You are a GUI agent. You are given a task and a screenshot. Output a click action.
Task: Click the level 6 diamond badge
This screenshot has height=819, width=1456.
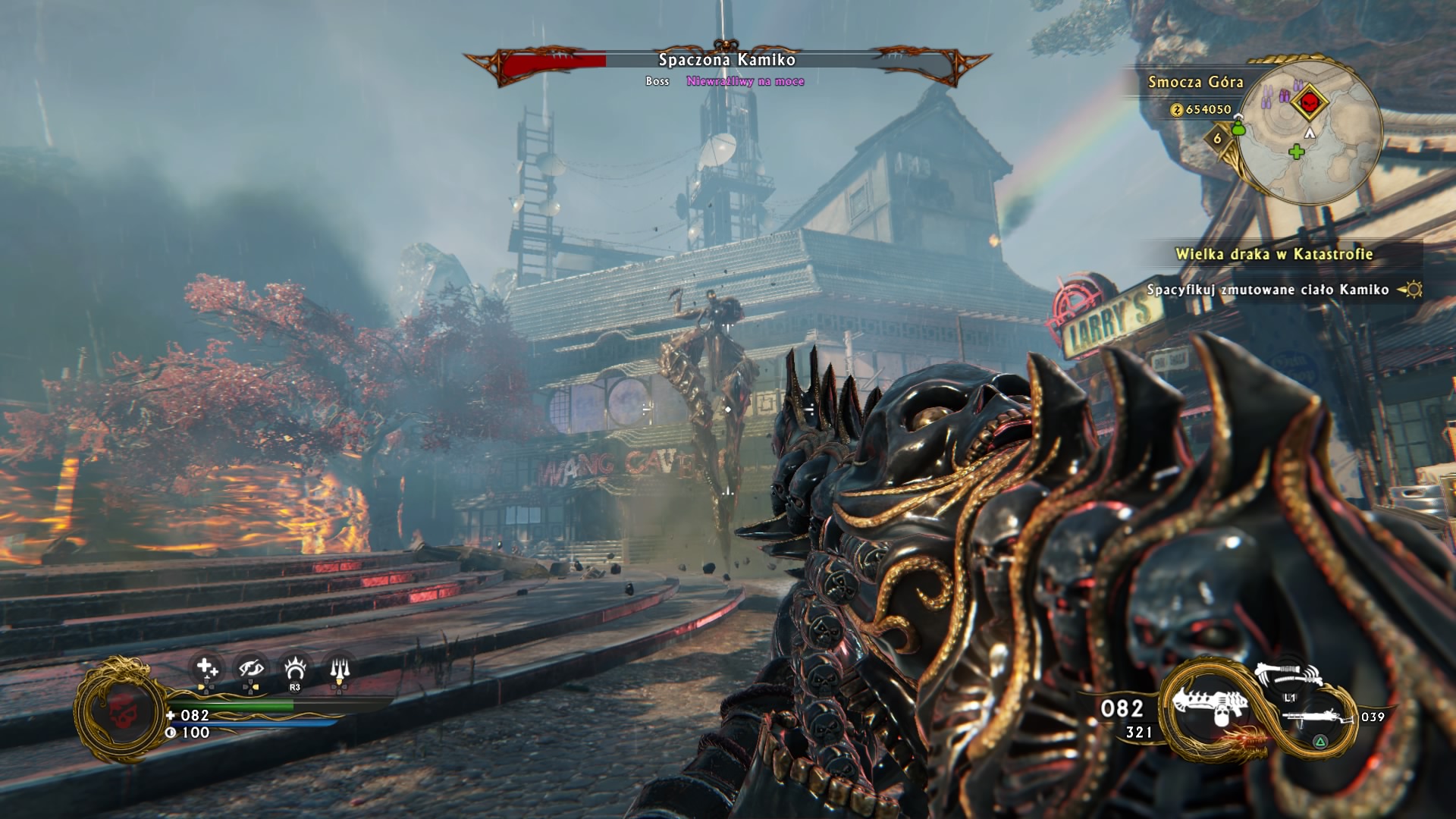pos(1218,138)
